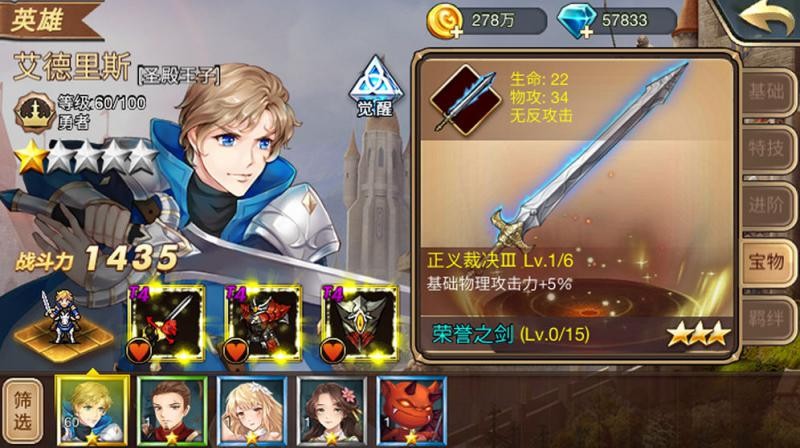Select the red horned demon portrait

(410, 410)
